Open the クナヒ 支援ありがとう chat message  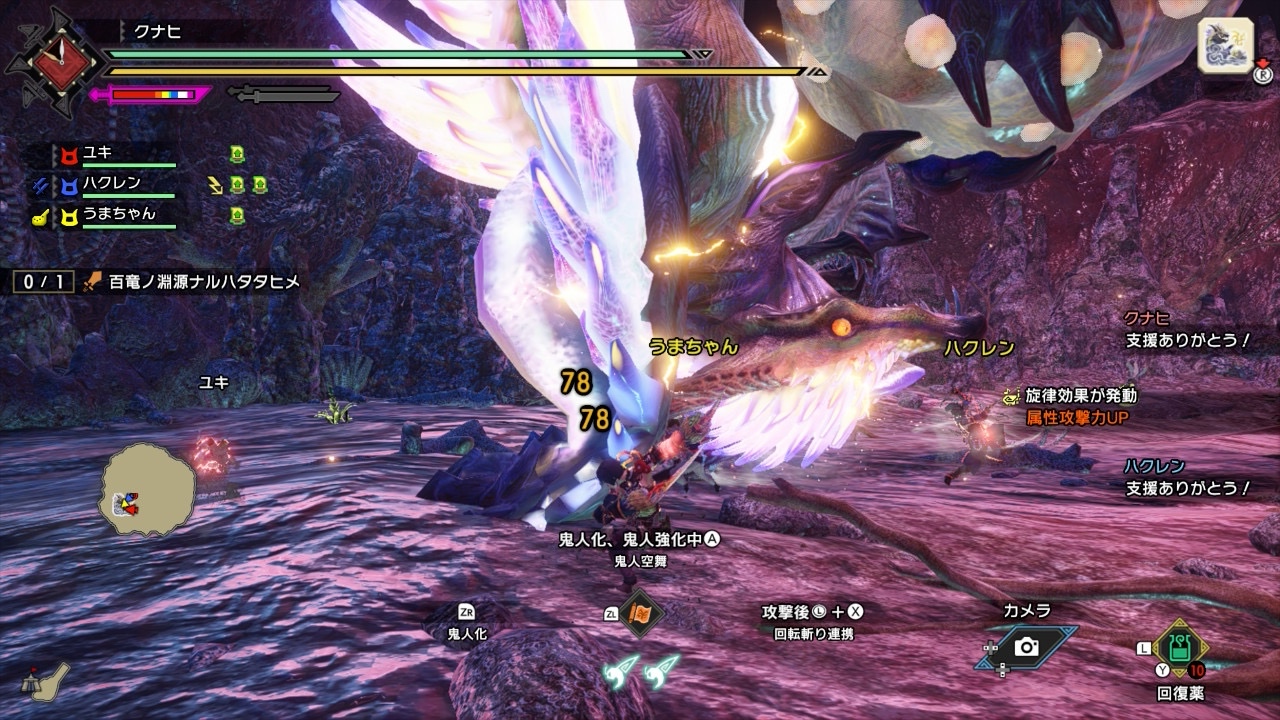click(x=1187, y=329)
